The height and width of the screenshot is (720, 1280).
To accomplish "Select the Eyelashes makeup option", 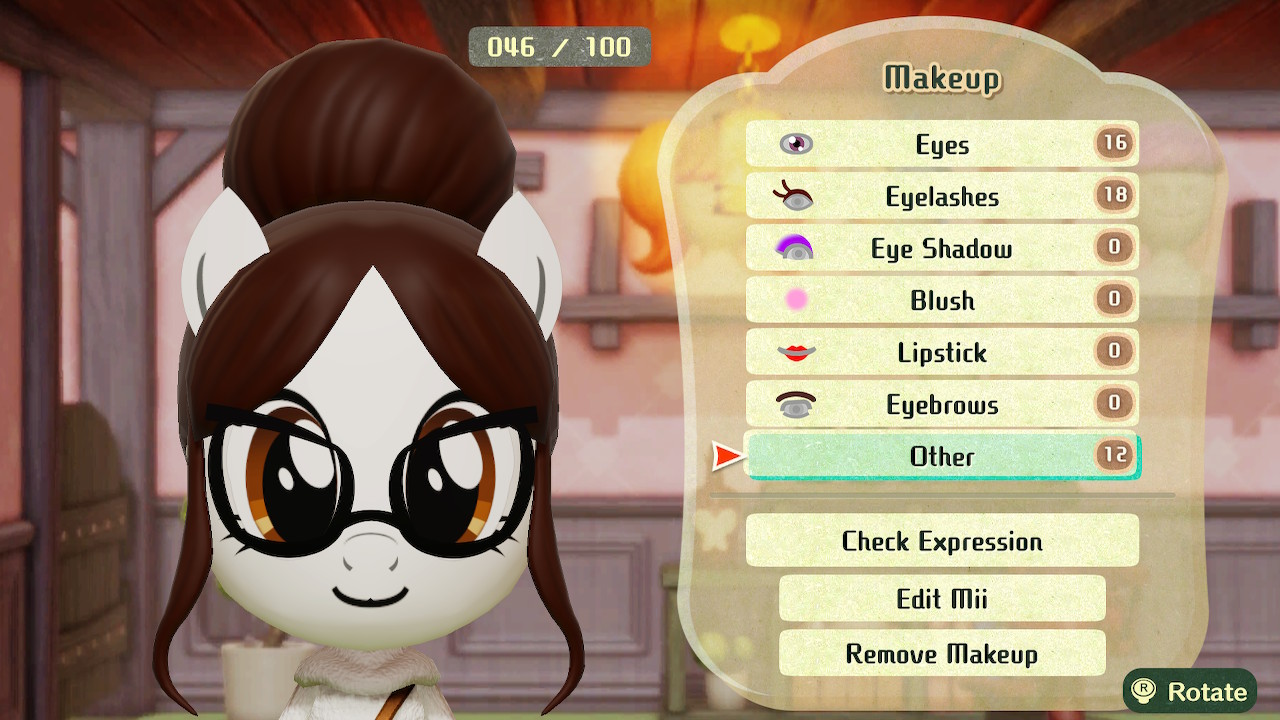I will click(942, 197).
